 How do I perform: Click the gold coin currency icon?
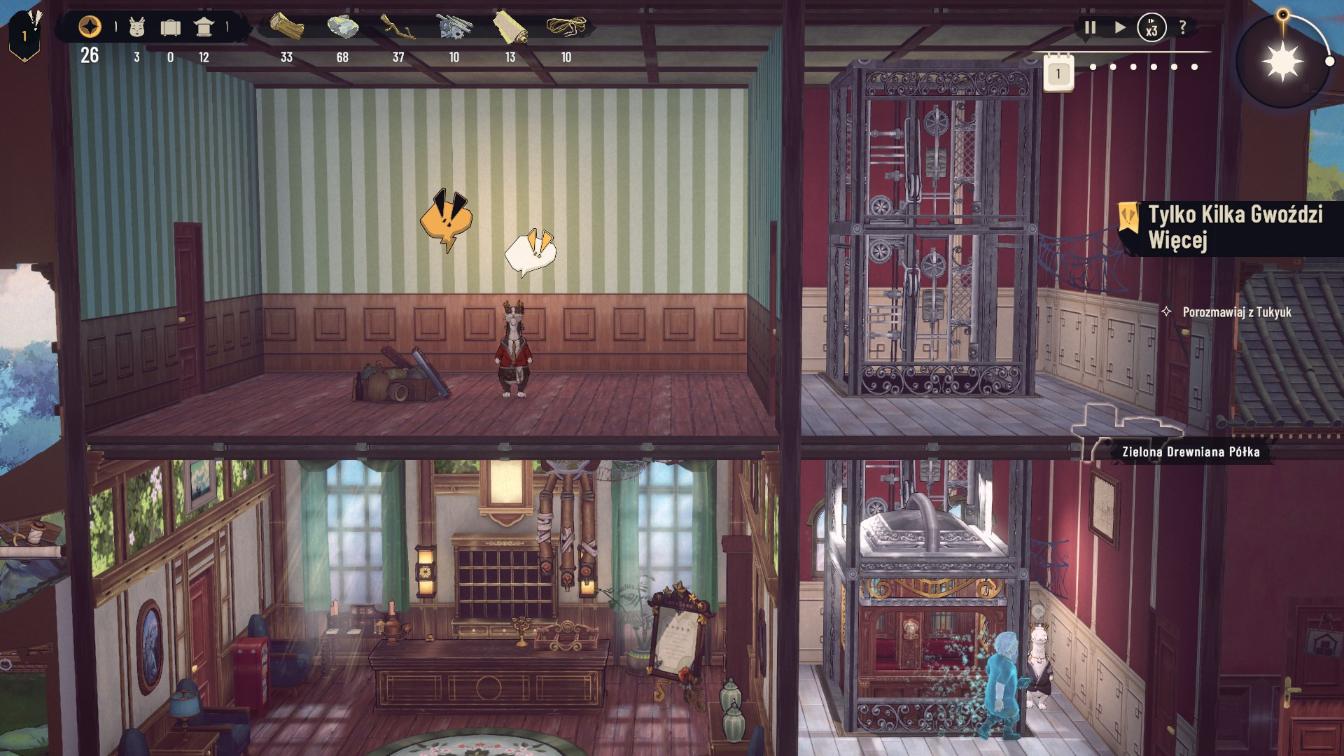90,27
